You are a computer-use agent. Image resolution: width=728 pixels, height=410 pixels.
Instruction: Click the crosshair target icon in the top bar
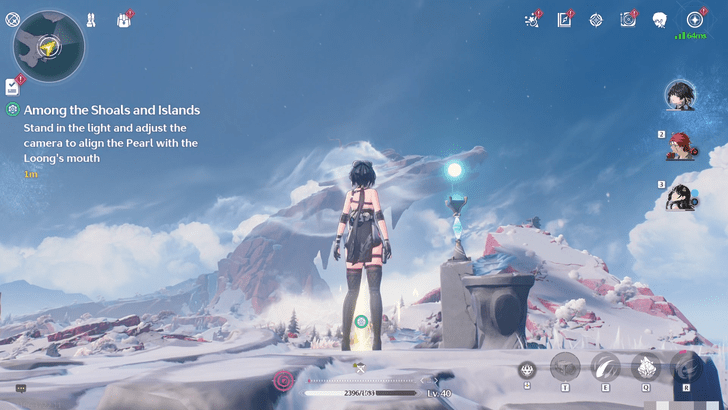click(596, 19)
